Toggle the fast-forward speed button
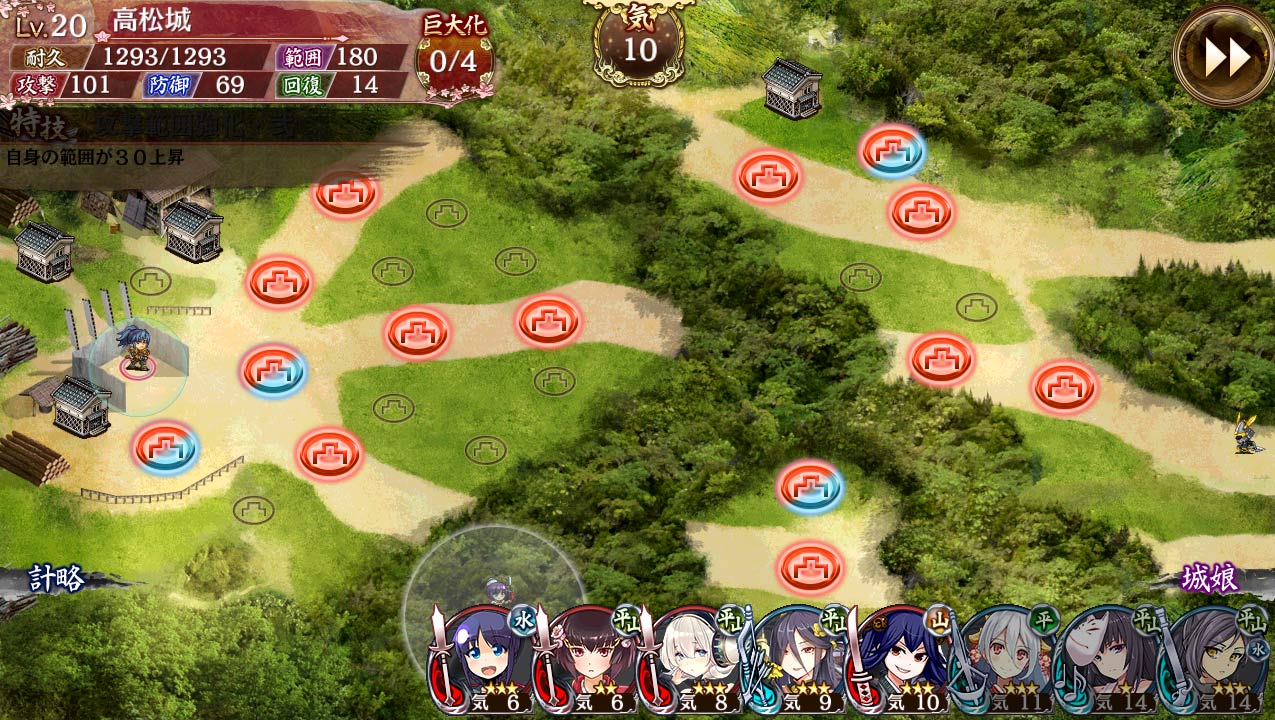 [1223, 55]
